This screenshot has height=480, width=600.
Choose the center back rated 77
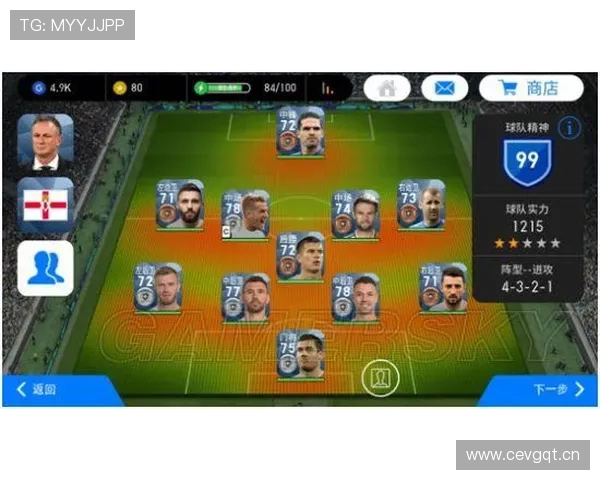click(x=246, y=297)
